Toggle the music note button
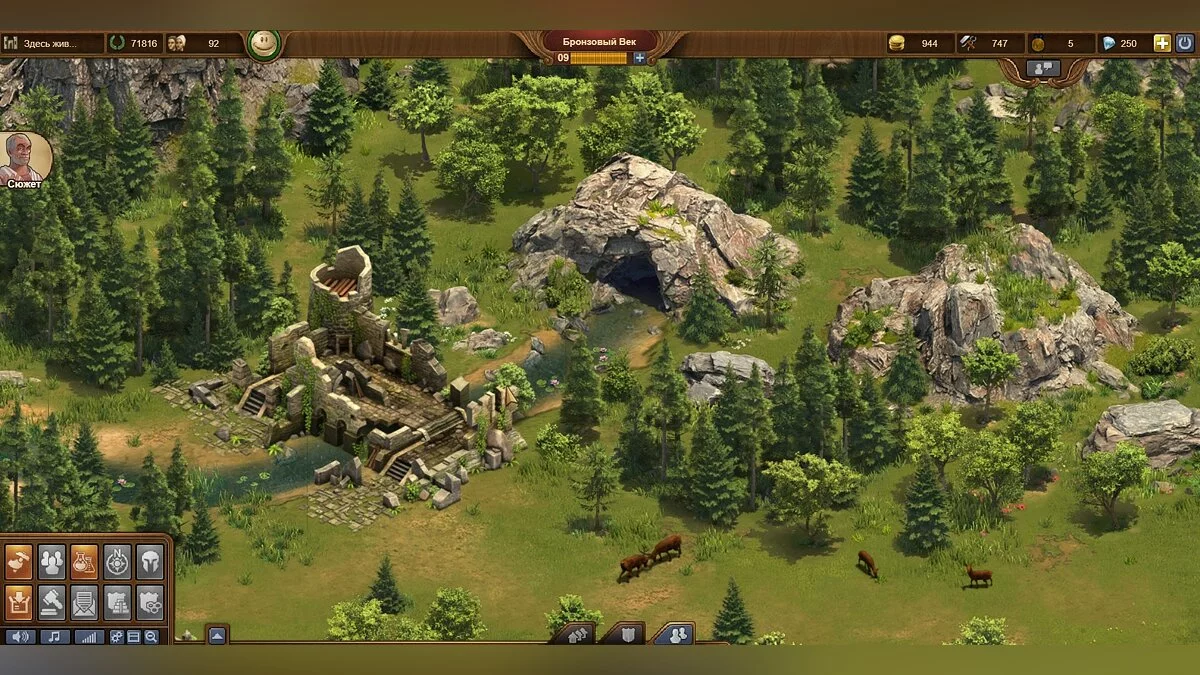1200x675 pixels. coord(54,636)
